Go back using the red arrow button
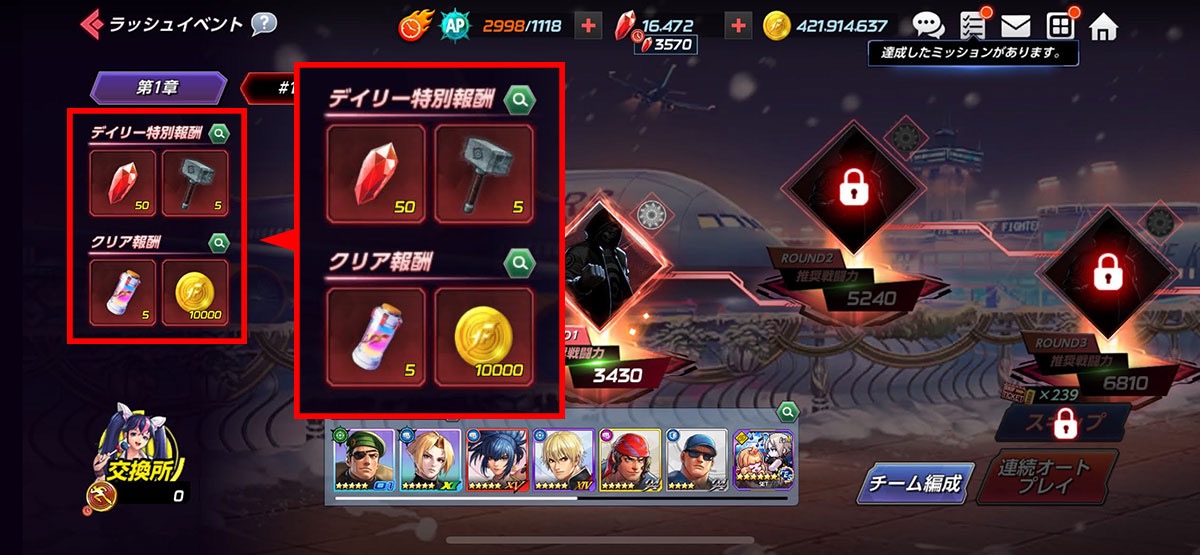This screenshot has width=1200, height=555. click(x=91, y=22)
